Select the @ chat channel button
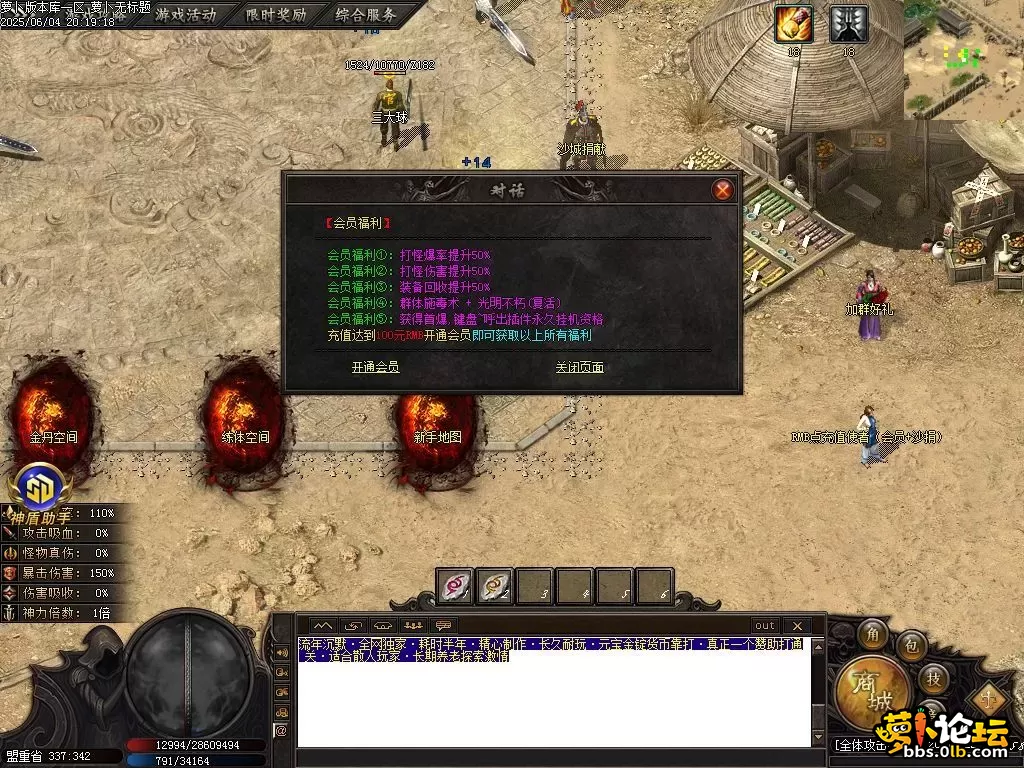 [x=281, y=730]
